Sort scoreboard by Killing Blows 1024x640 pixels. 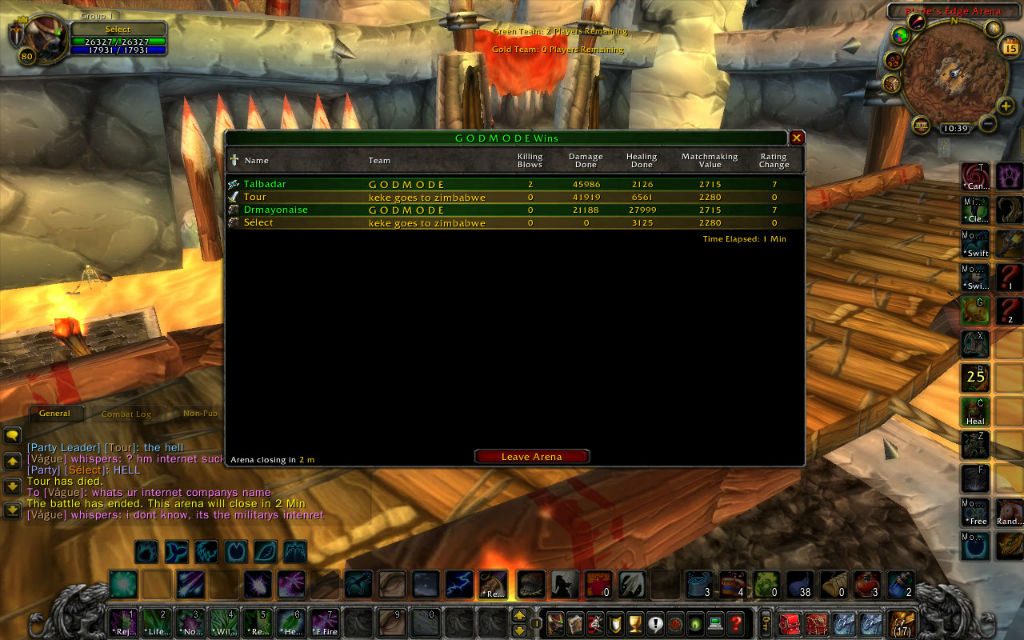pos(529,160)
